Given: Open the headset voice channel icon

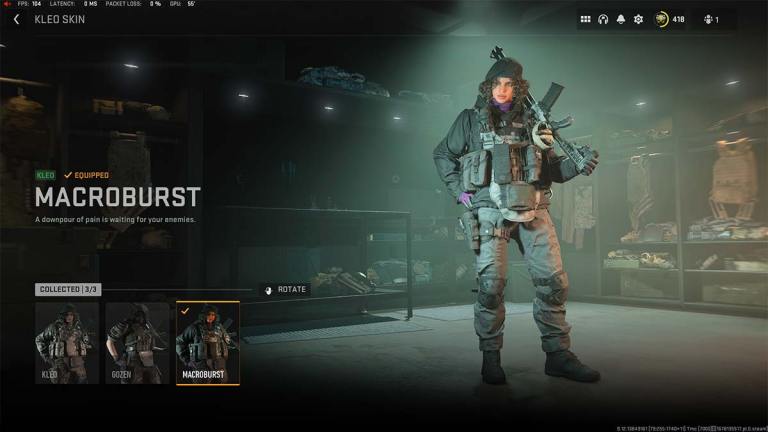Looking at the screenshot, I should coord(603,19).
